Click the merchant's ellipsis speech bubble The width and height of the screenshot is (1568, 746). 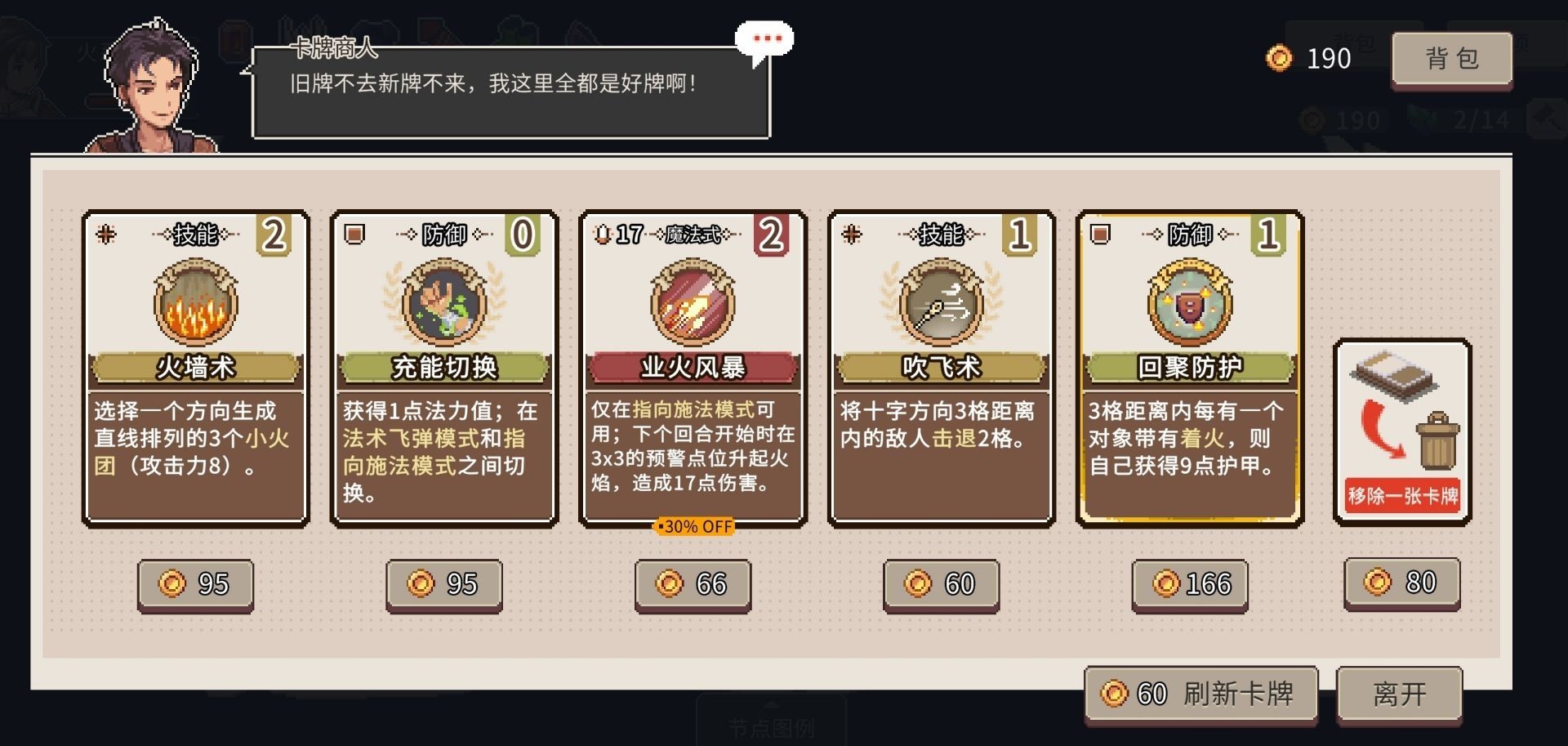tap(764, 38)
